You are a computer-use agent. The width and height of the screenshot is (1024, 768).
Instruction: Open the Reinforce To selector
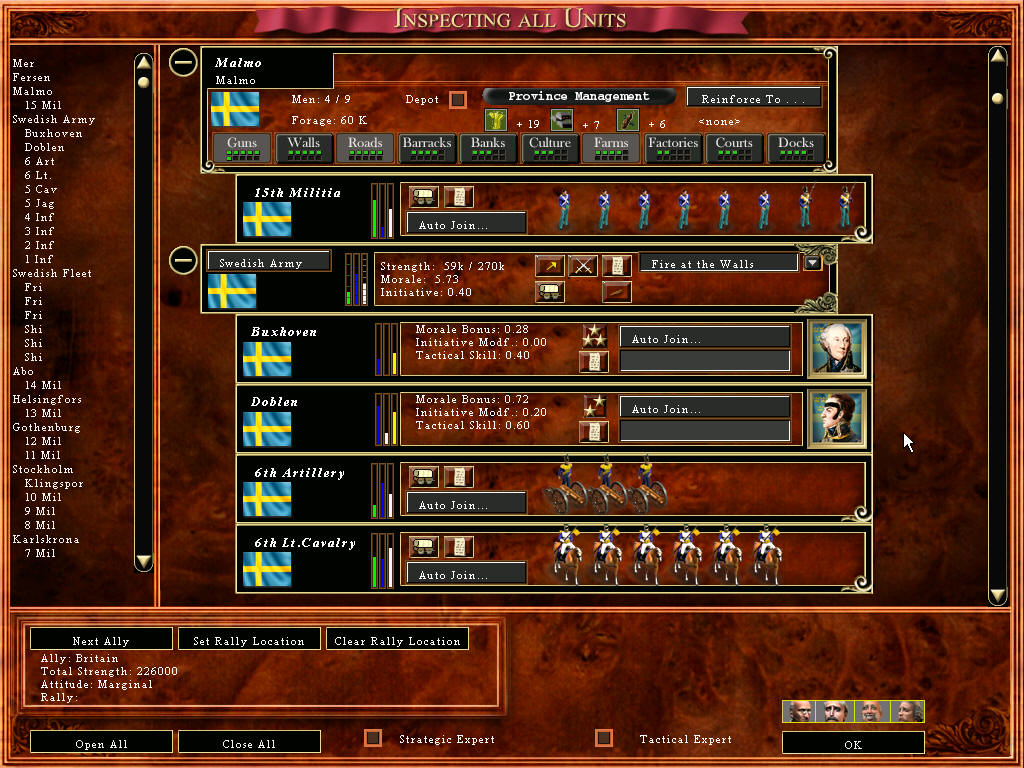click(x=754, y=98)
